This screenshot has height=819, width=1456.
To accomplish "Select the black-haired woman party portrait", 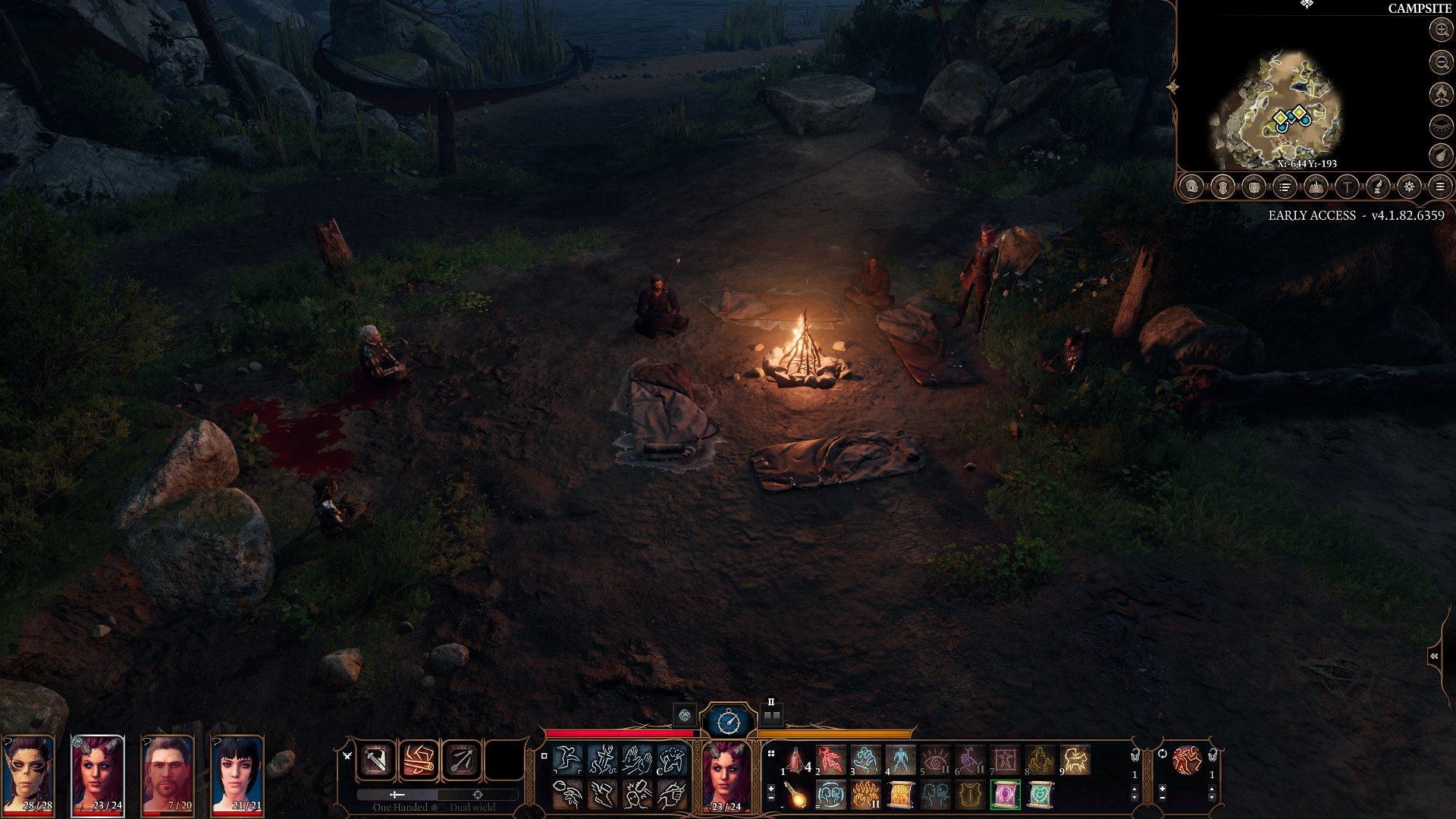I will [x=237, y=775].
